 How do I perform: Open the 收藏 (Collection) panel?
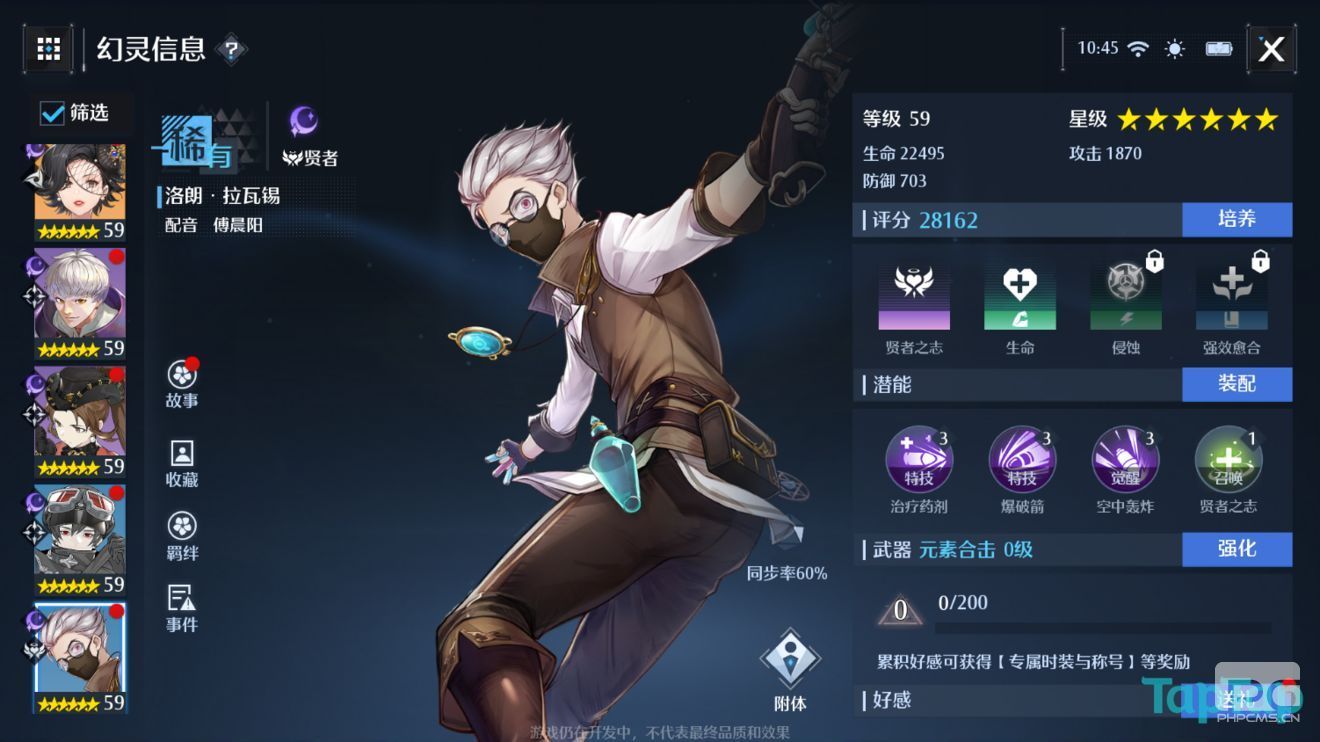pyautogui.click(x=180, y=456)
